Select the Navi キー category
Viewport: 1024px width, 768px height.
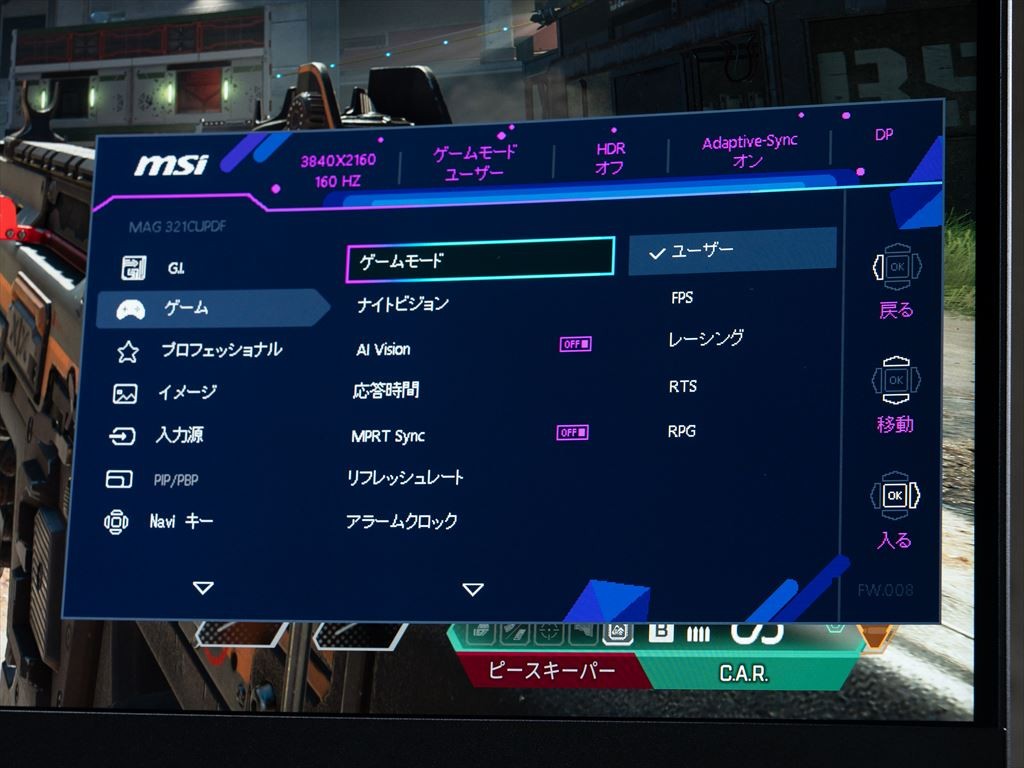pyautogui.click(x=181, y=522)
